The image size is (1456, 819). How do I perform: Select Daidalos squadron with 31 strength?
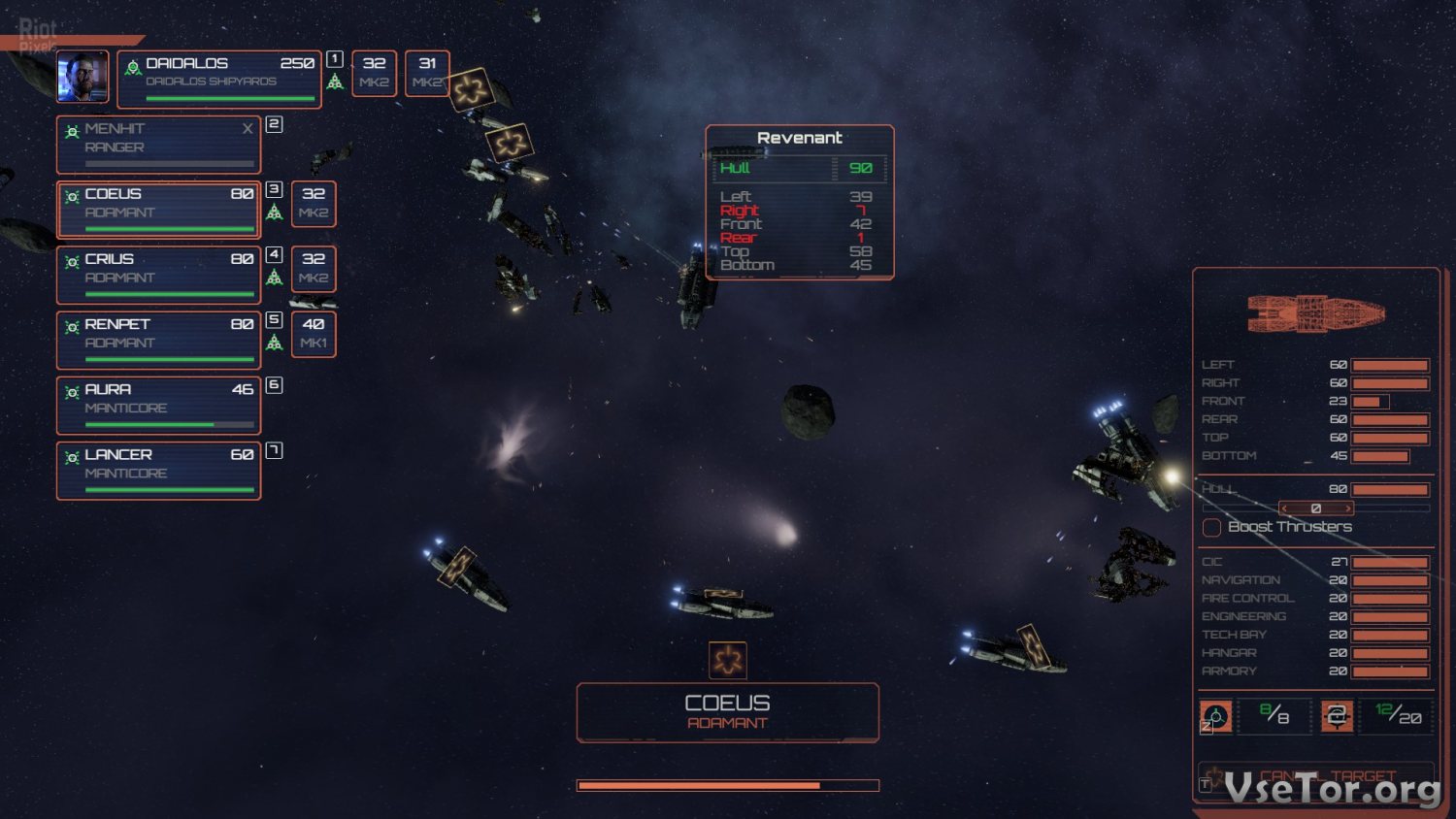click(x=427, y=73)
